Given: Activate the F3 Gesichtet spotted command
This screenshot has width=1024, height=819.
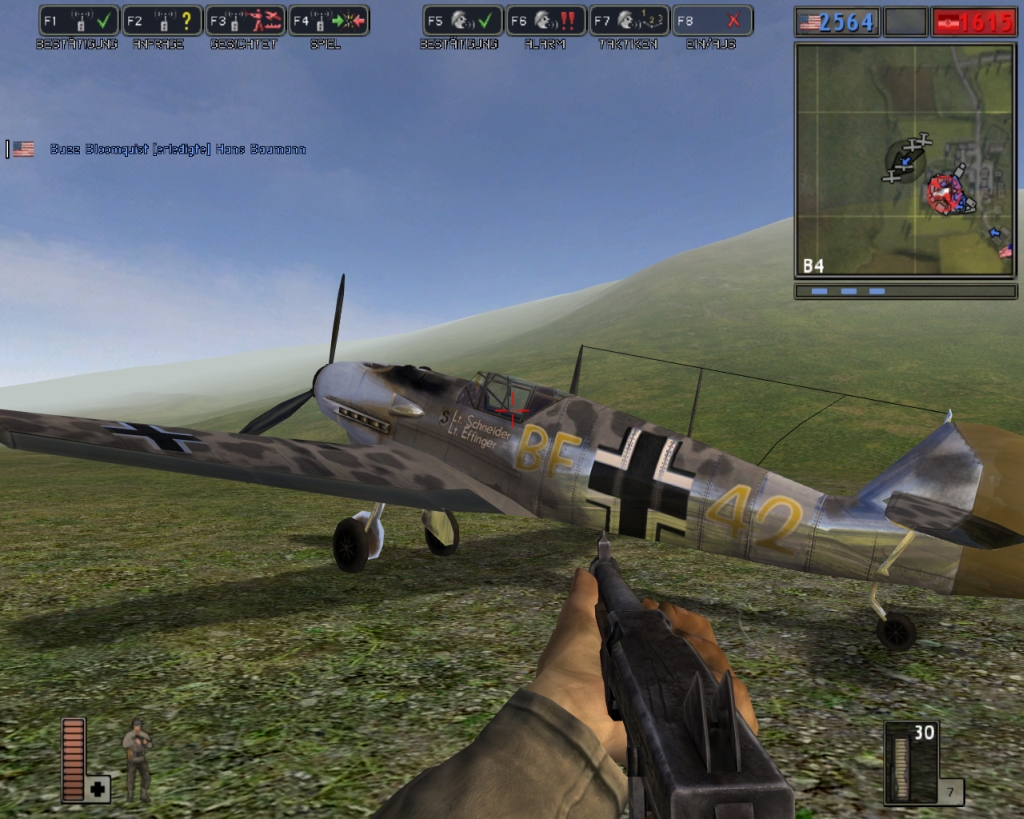Looking at the screenshot, I should point(245,21).
